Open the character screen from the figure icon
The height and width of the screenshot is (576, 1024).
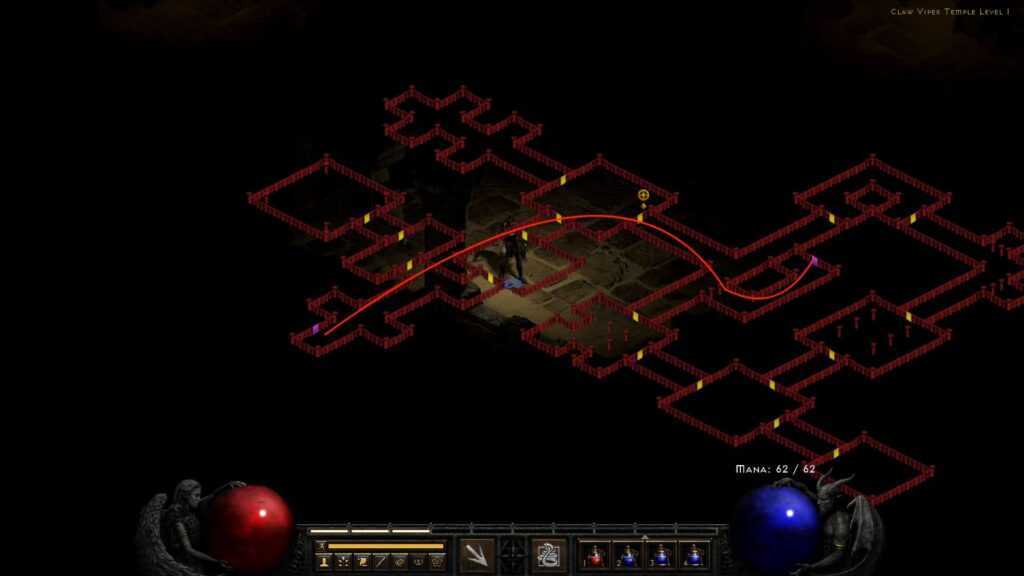(325, 562)
